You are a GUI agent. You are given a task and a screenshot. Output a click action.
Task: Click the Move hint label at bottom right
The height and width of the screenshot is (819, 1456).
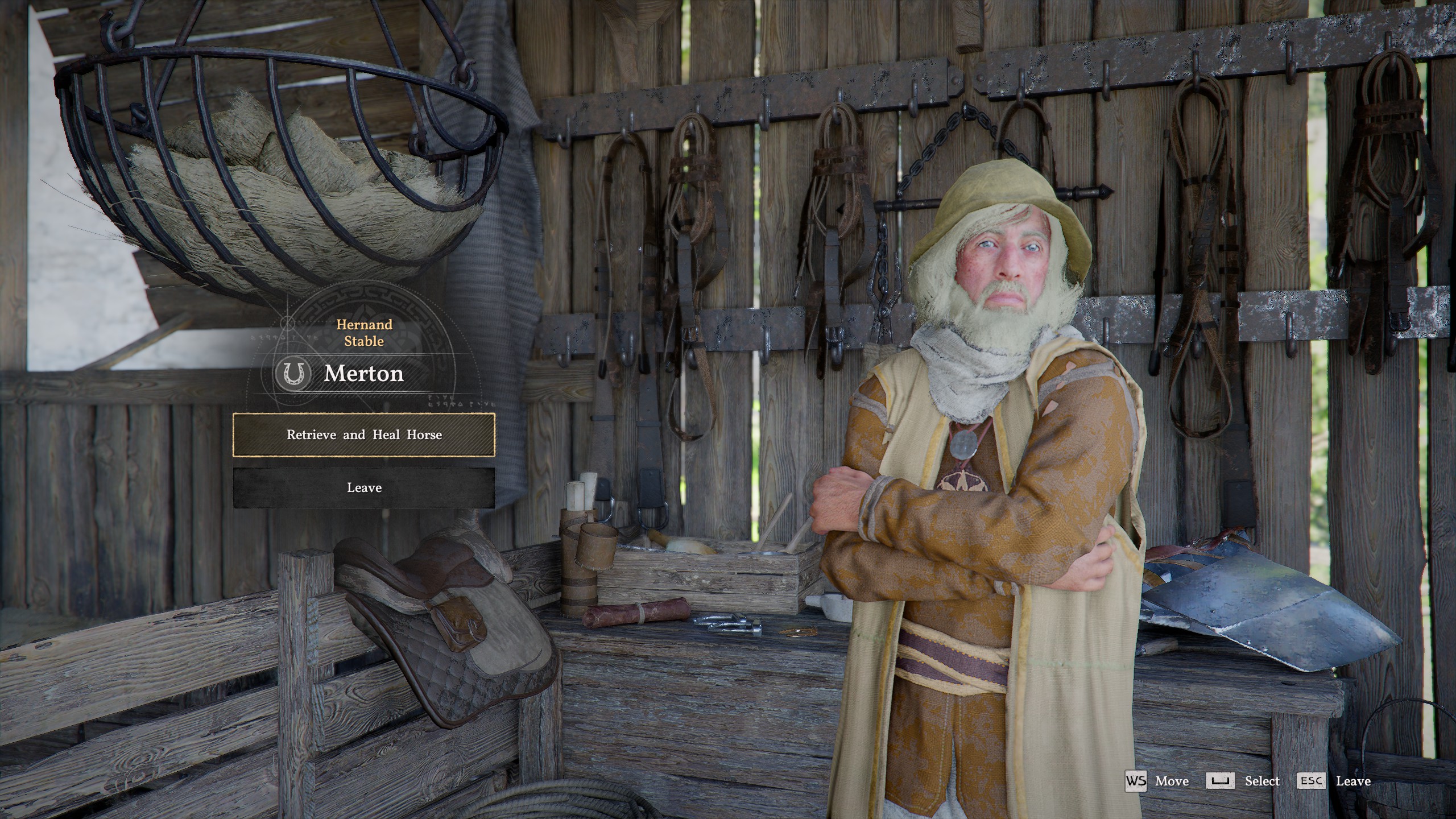pos(1173,781)
